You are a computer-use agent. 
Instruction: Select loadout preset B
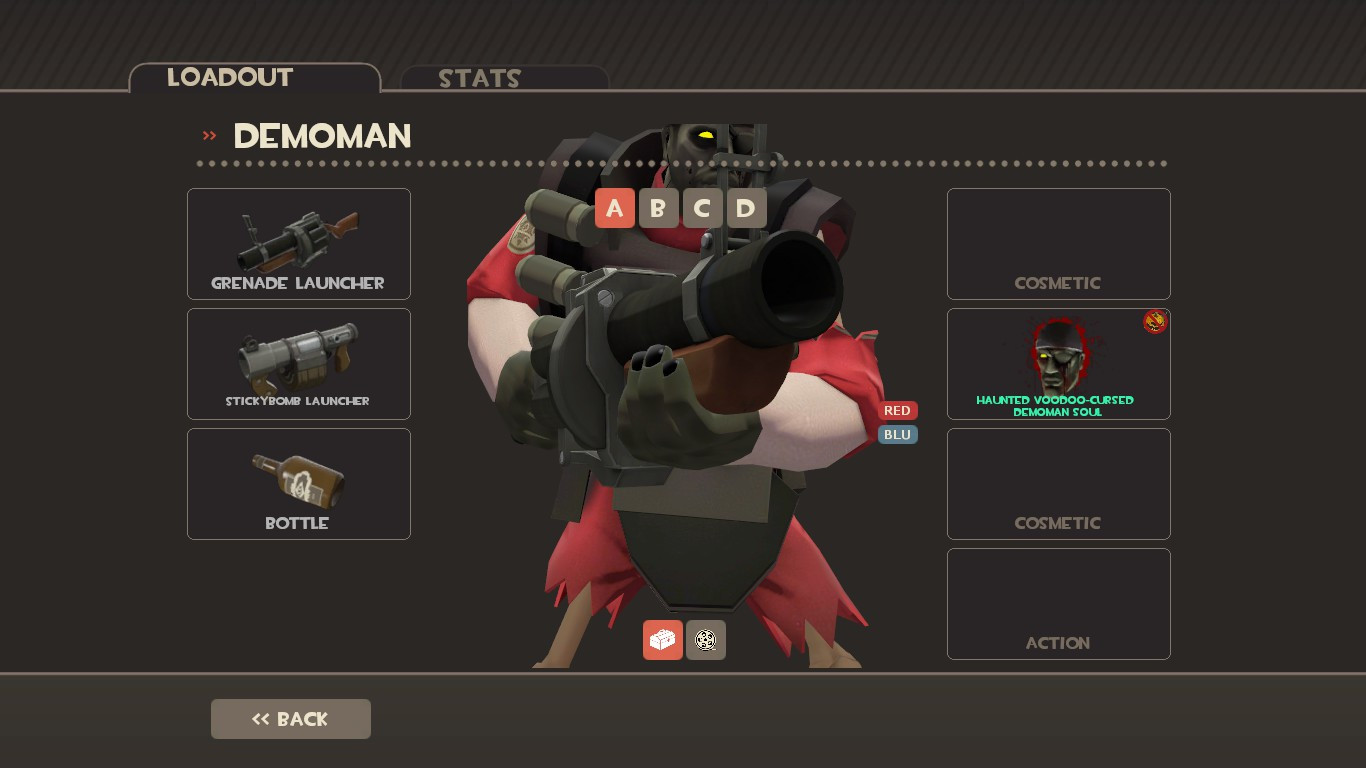click(658, 208)
